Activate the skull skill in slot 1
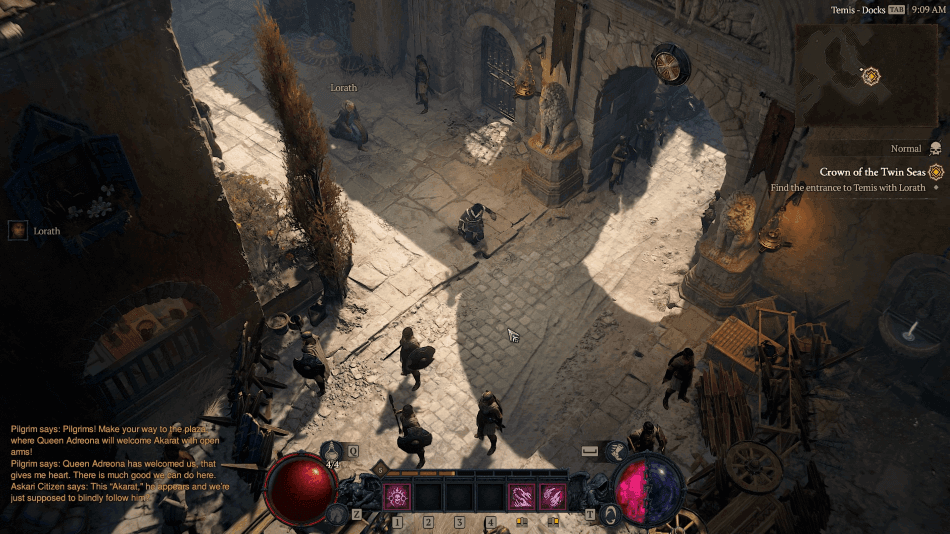Viewport: 950px width, 534px height. point(397,495)
